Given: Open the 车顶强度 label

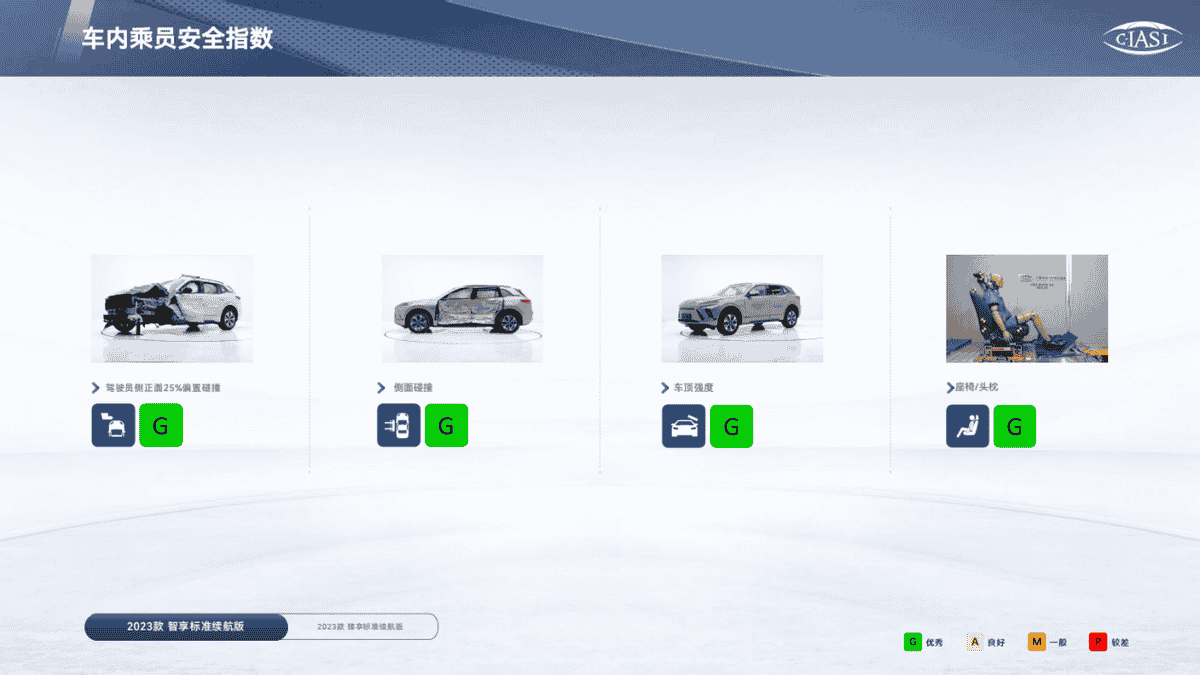Looking at the screenshot, I should click(693, 388).
